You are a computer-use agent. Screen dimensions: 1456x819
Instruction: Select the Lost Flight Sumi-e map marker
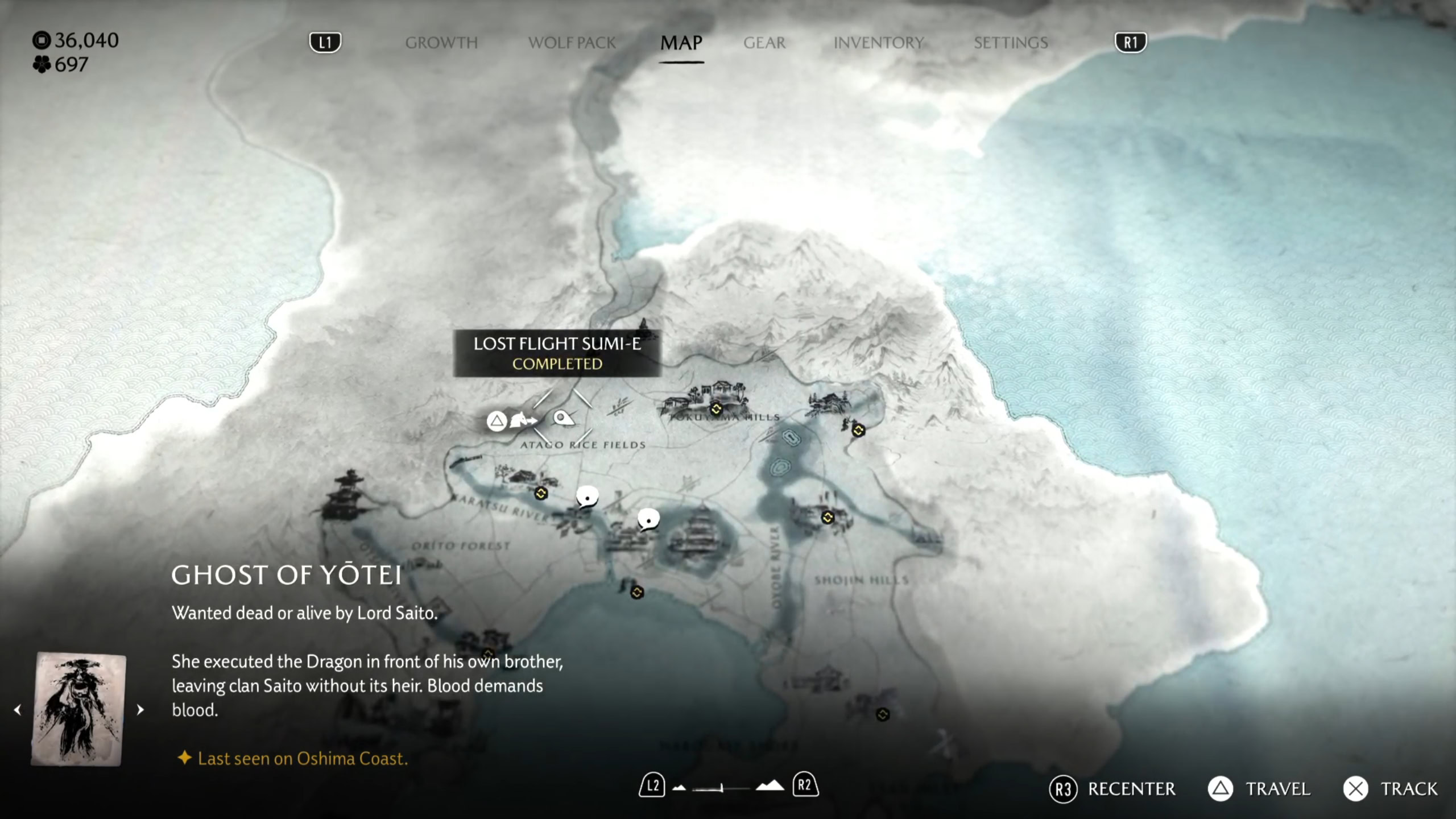[x=562, y=419]
